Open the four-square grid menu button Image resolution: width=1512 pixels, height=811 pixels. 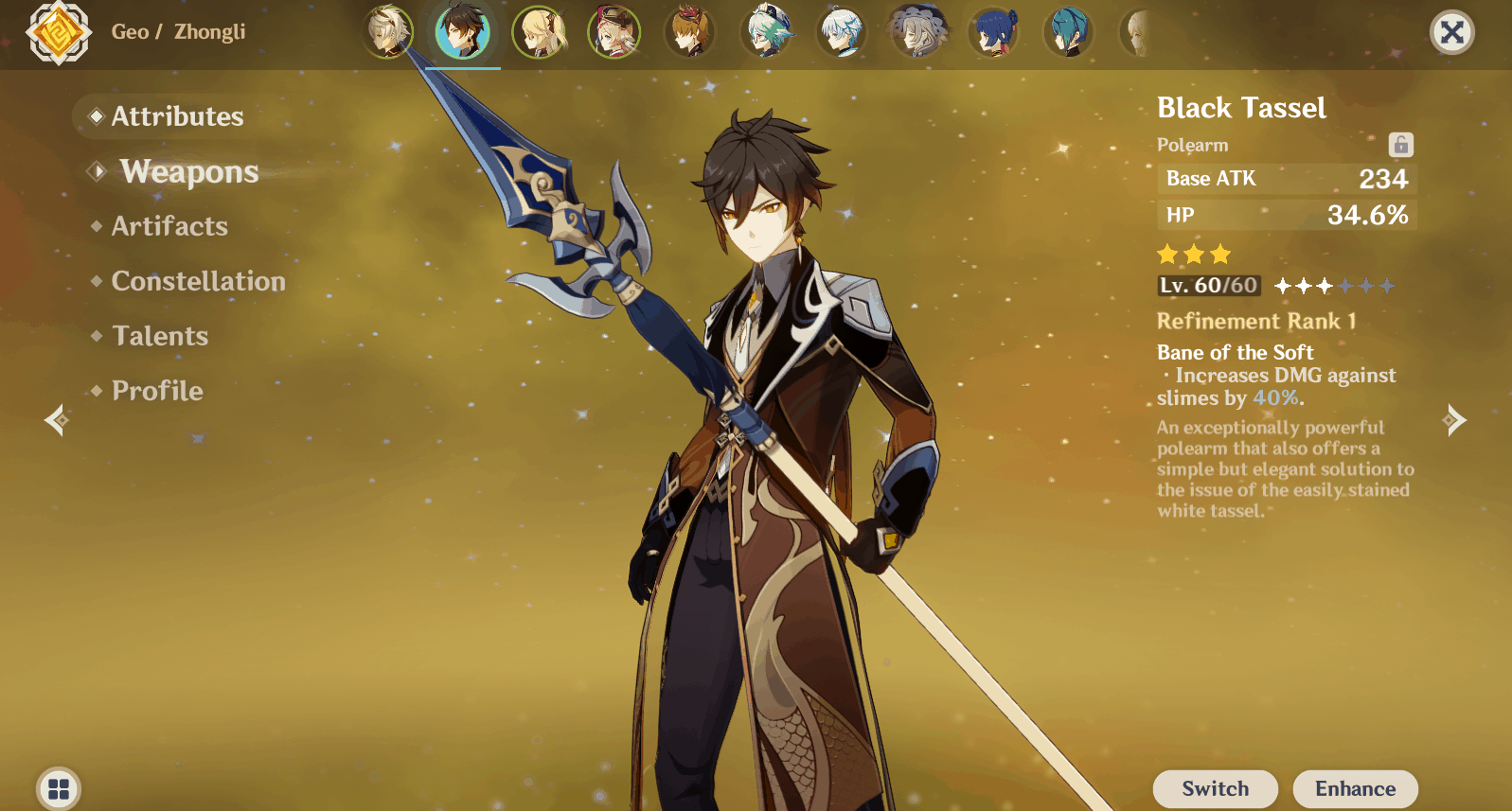pos(59,788)
